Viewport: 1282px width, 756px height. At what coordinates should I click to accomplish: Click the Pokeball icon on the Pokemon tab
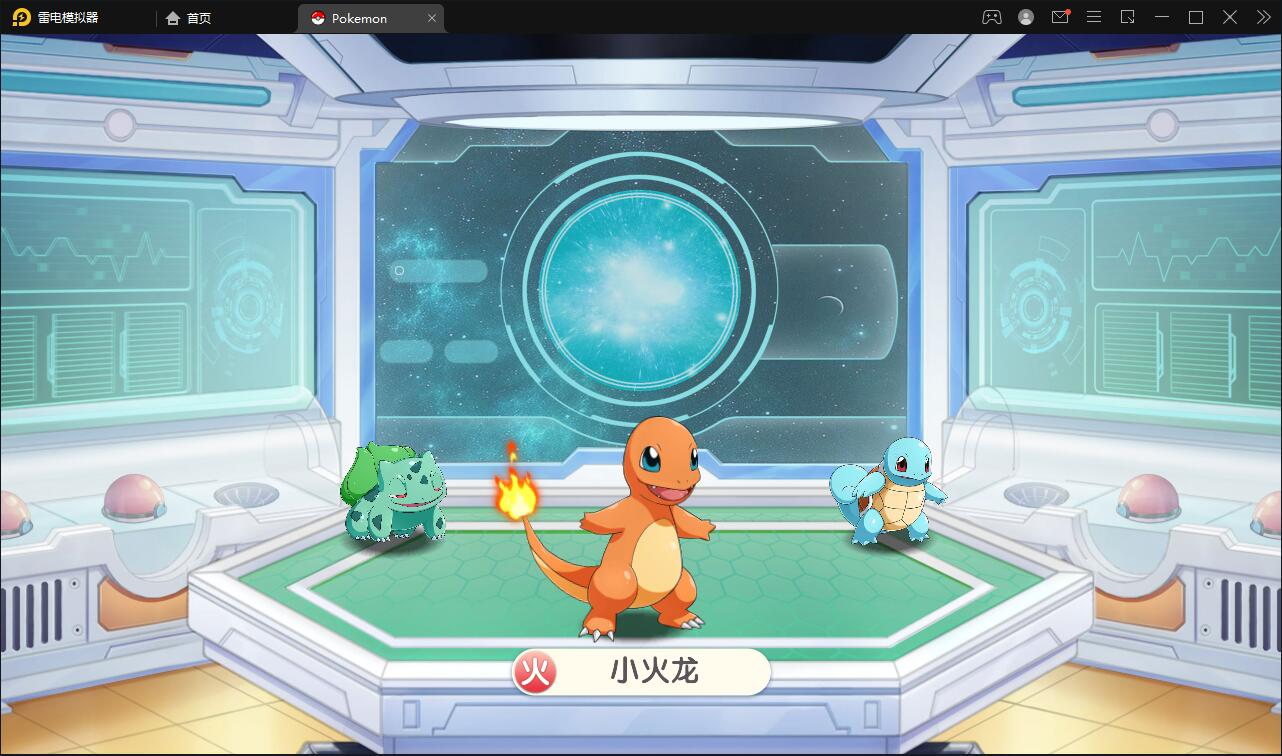pyautogui.click(x=316, y=17)
